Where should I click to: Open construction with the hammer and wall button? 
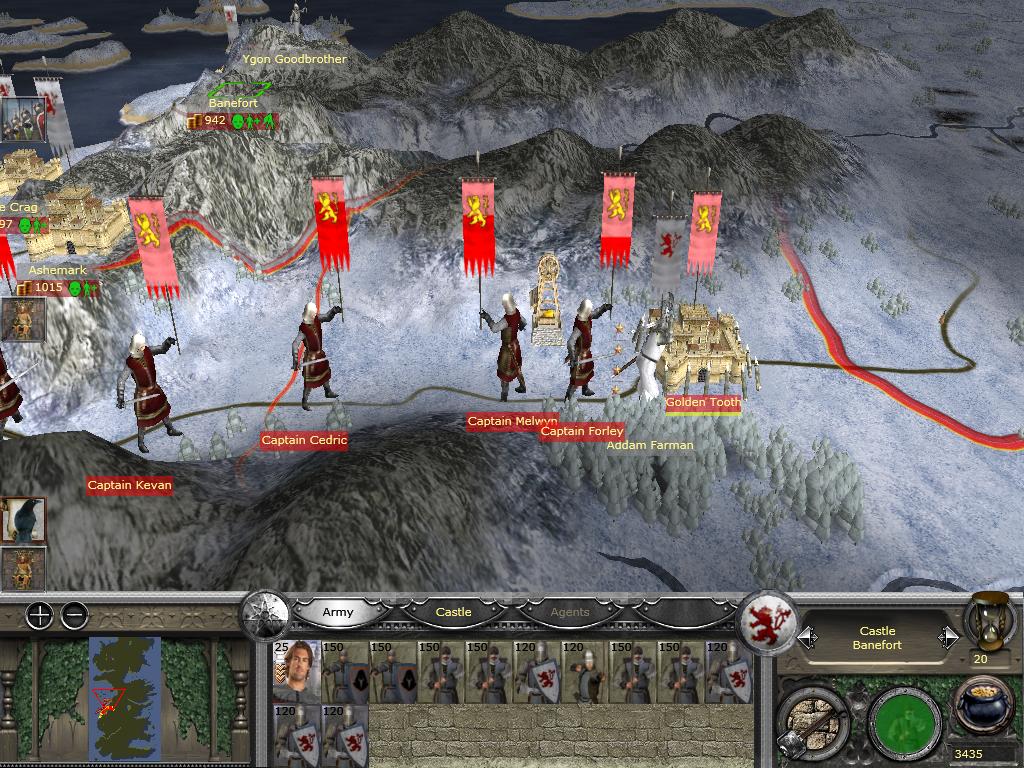click(812, 715)
